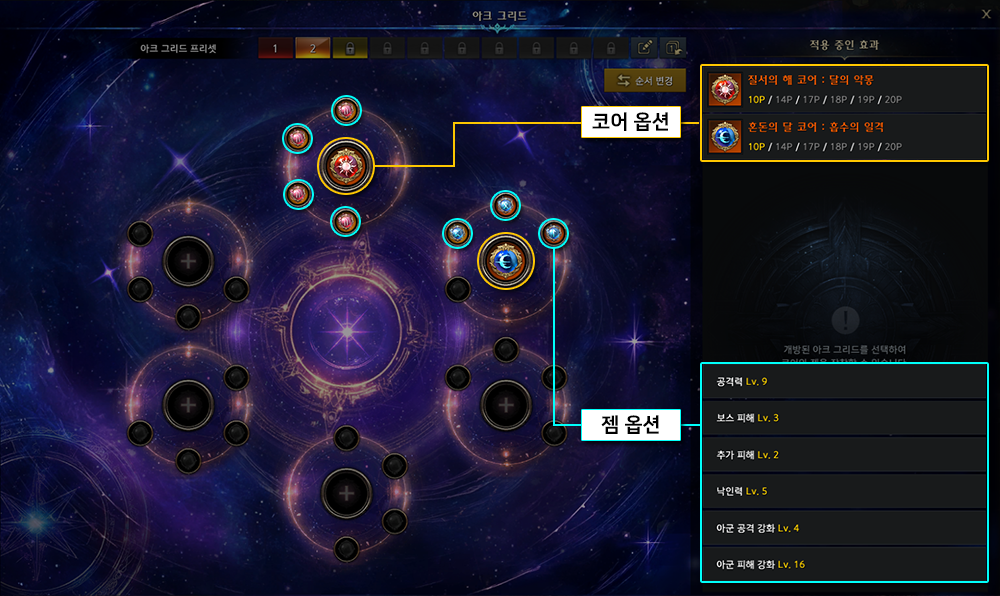Viewport: 1000px width, 596px height.
Task: Click the top gem above the blue core
Action: click(x=506, y=205)
